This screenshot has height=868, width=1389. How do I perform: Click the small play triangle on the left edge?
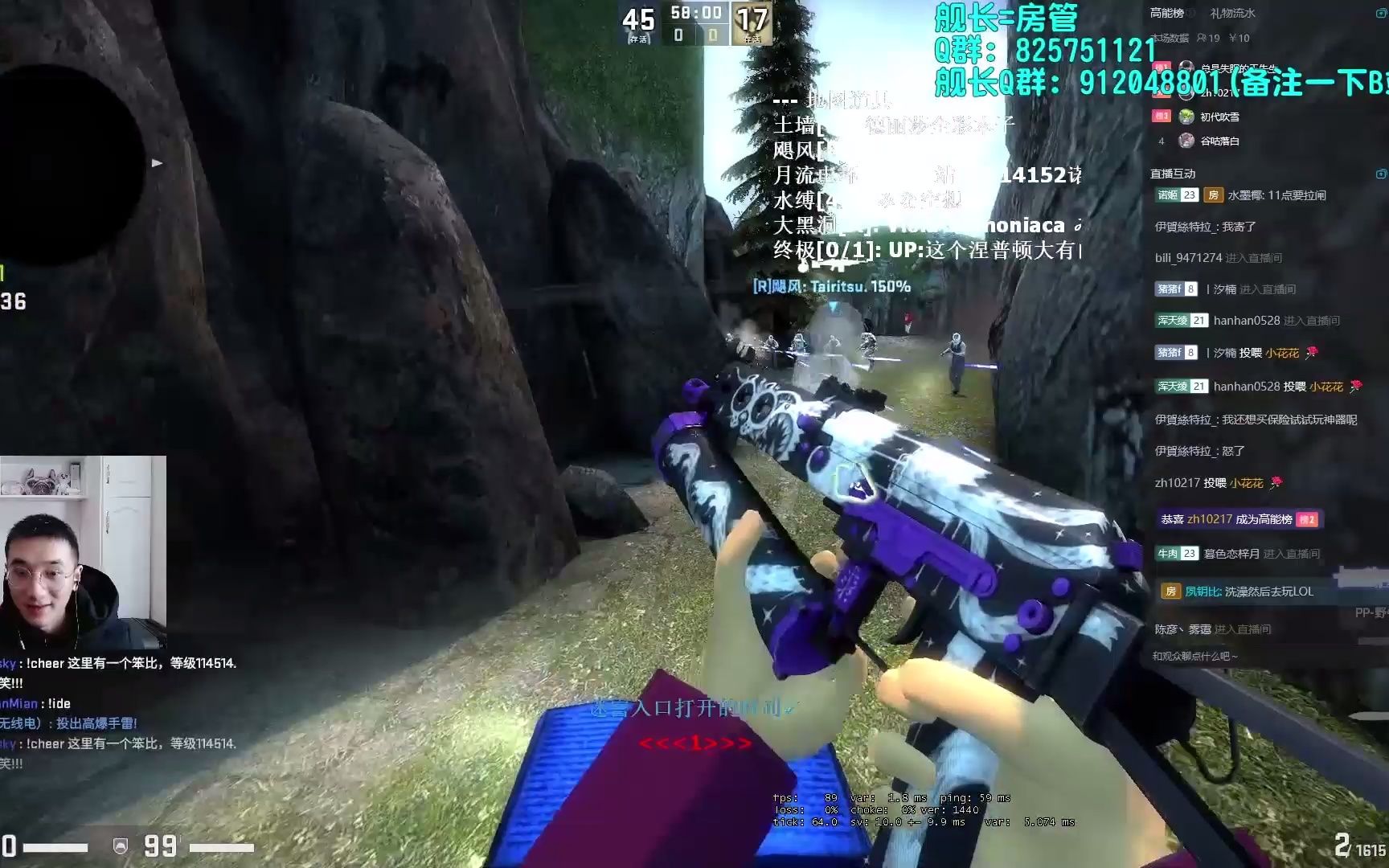[155, 162]
